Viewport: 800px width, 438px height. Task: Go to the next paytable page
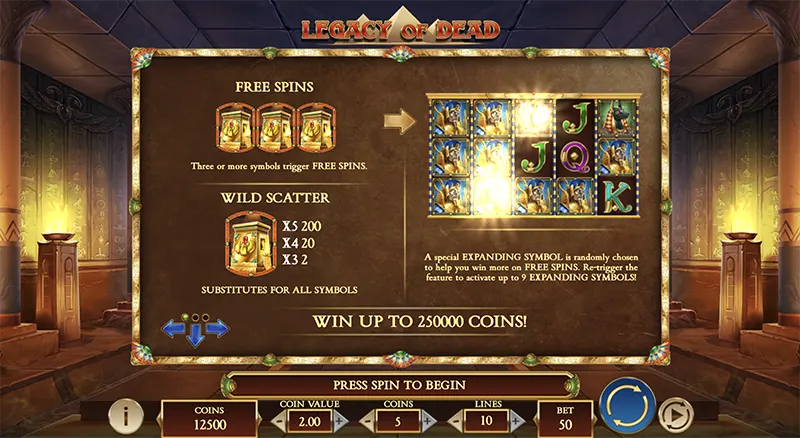click(x=219, y=328)
